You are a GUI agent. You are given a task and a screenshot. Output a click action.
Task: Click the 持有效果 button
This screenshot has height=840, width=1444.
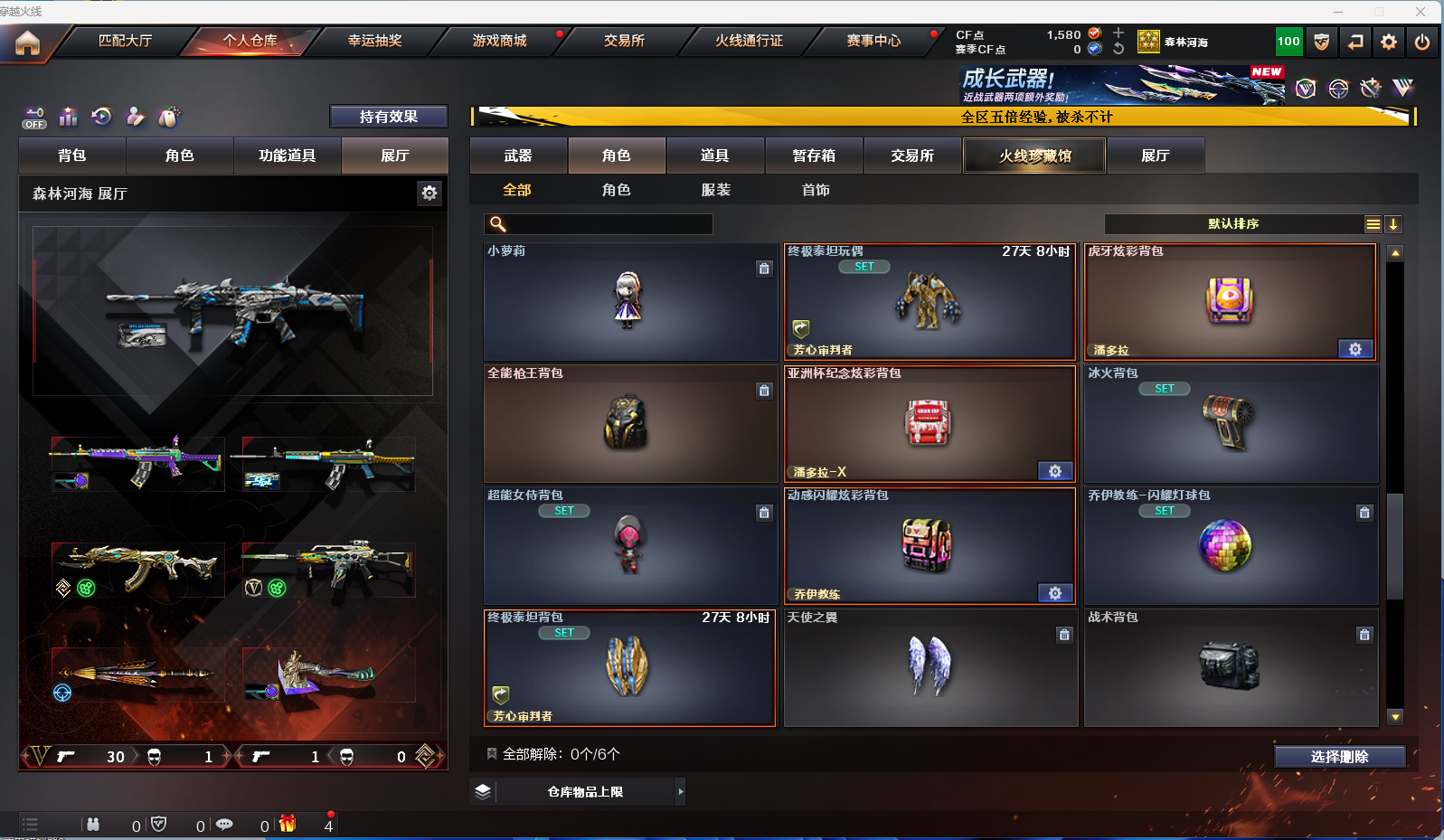388,117
